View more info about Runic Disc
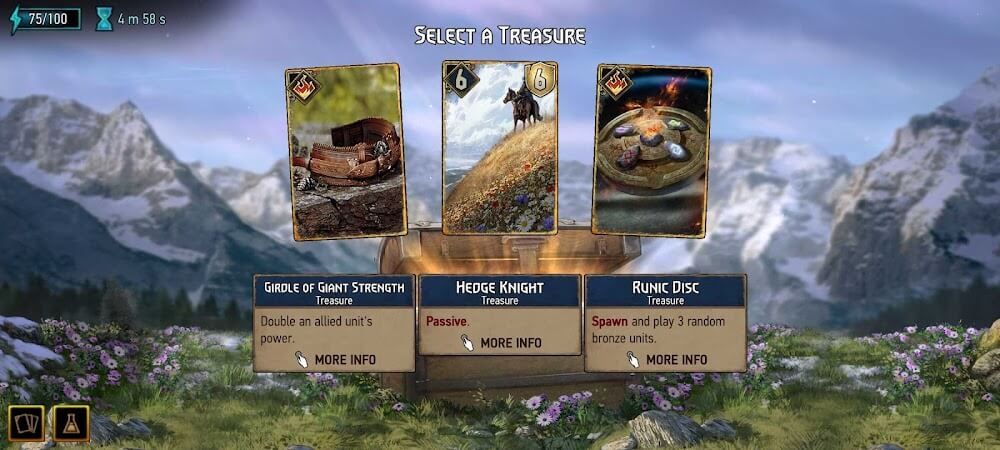The height and width of the screenshot is (450, 1000). point(665,359)
